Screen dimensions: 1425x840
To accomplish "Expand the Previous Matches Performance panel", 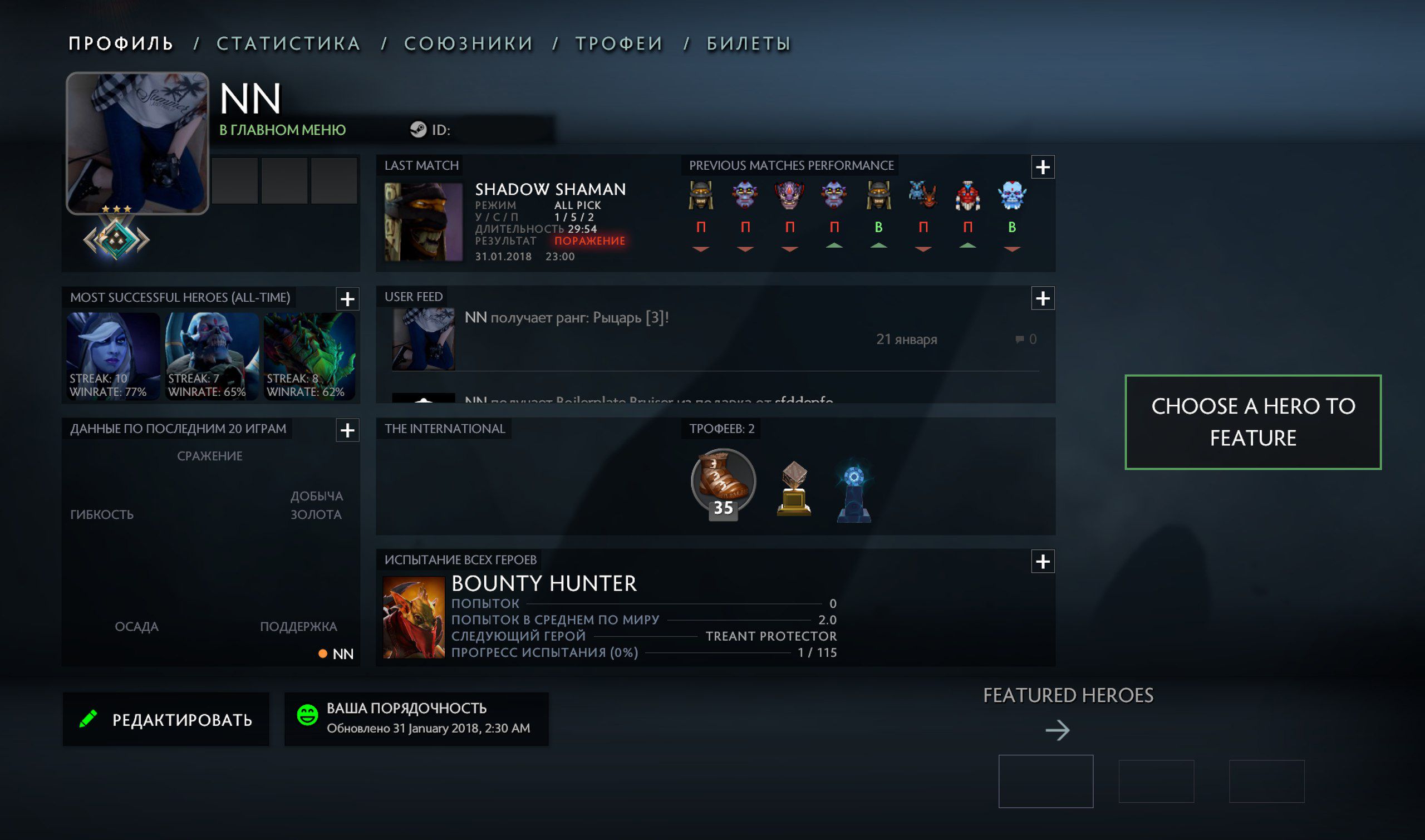I will coord(1043,167).
